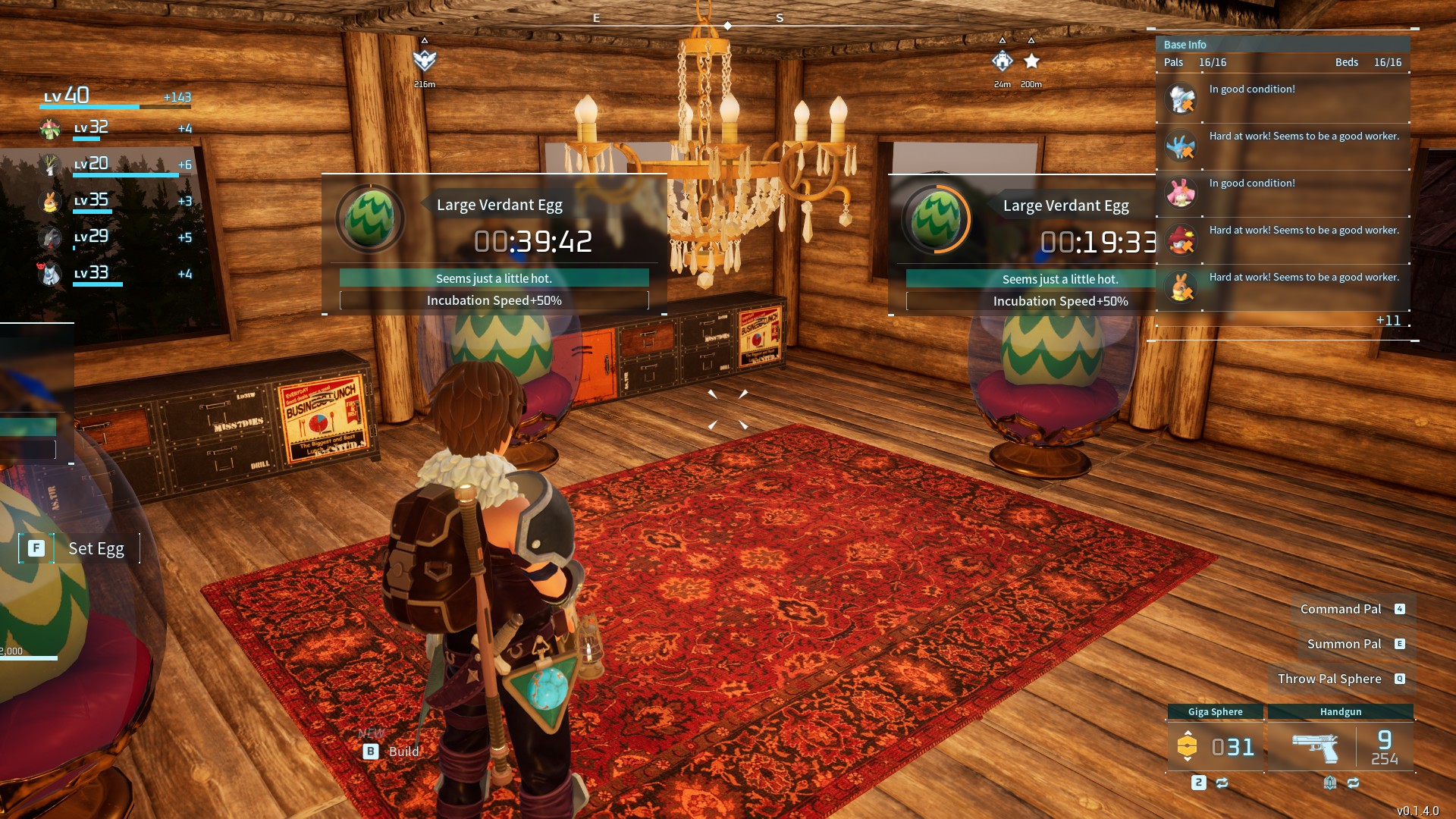Select the 24m base compass marker

pyautogui.click(x=1003, y=61)
